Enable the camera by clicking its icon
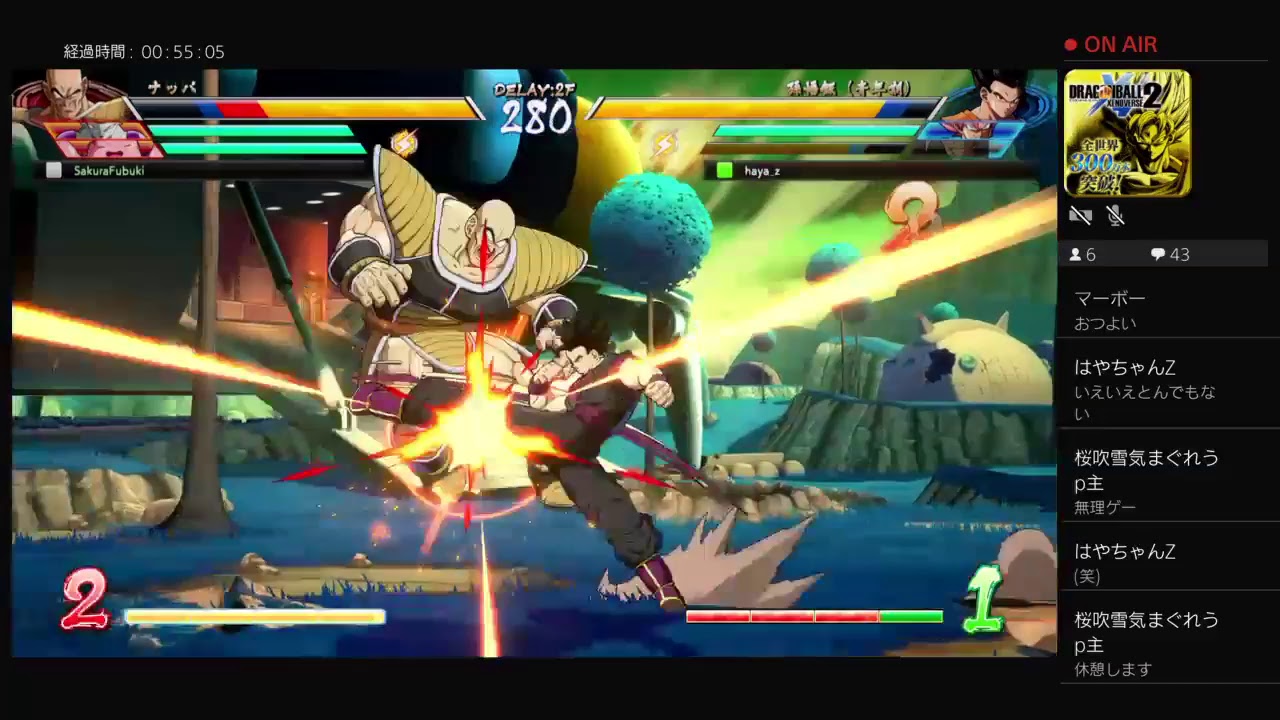 tap(1080, 216)
